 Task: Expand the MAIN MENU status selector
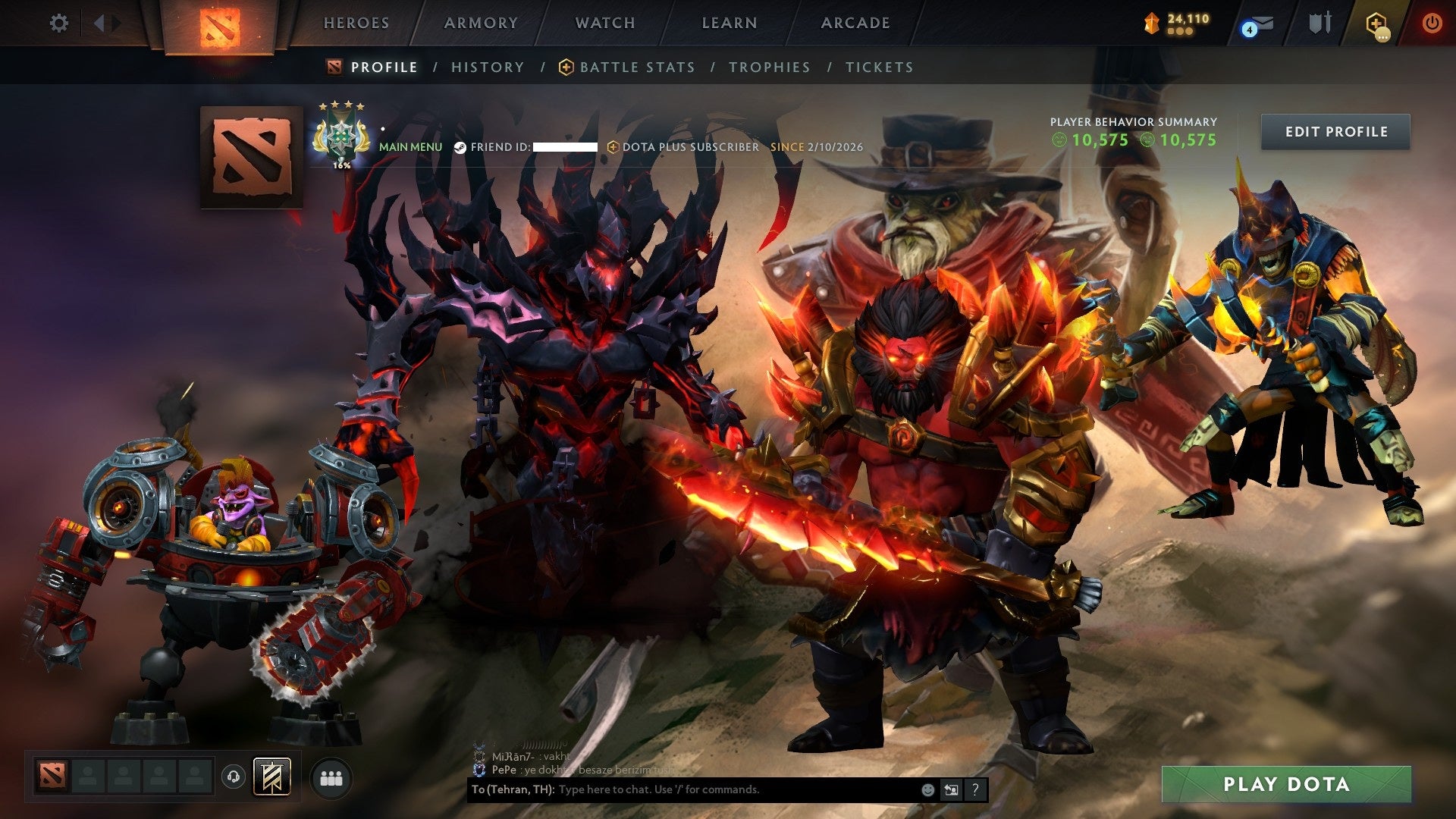point(411,146)
